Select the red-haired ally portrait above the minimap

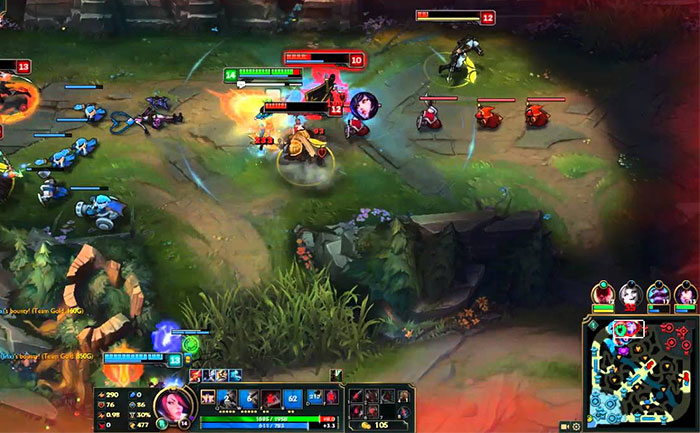(603, 294)
